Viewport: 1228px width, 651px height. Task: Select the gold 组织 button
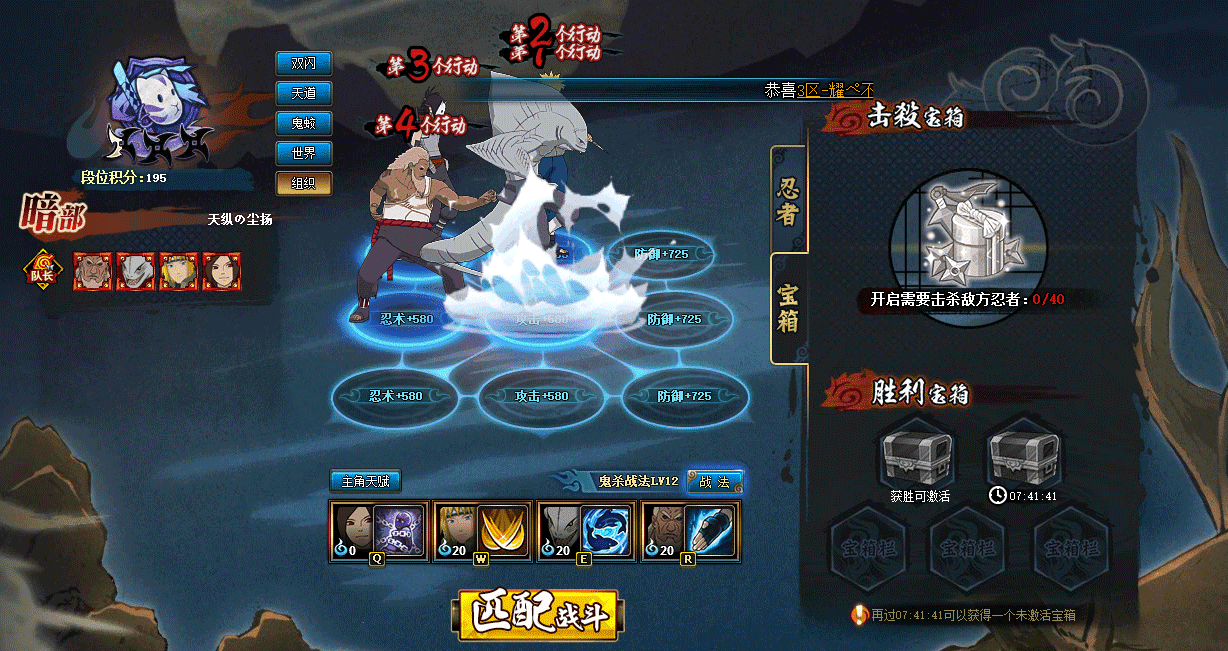304,183
